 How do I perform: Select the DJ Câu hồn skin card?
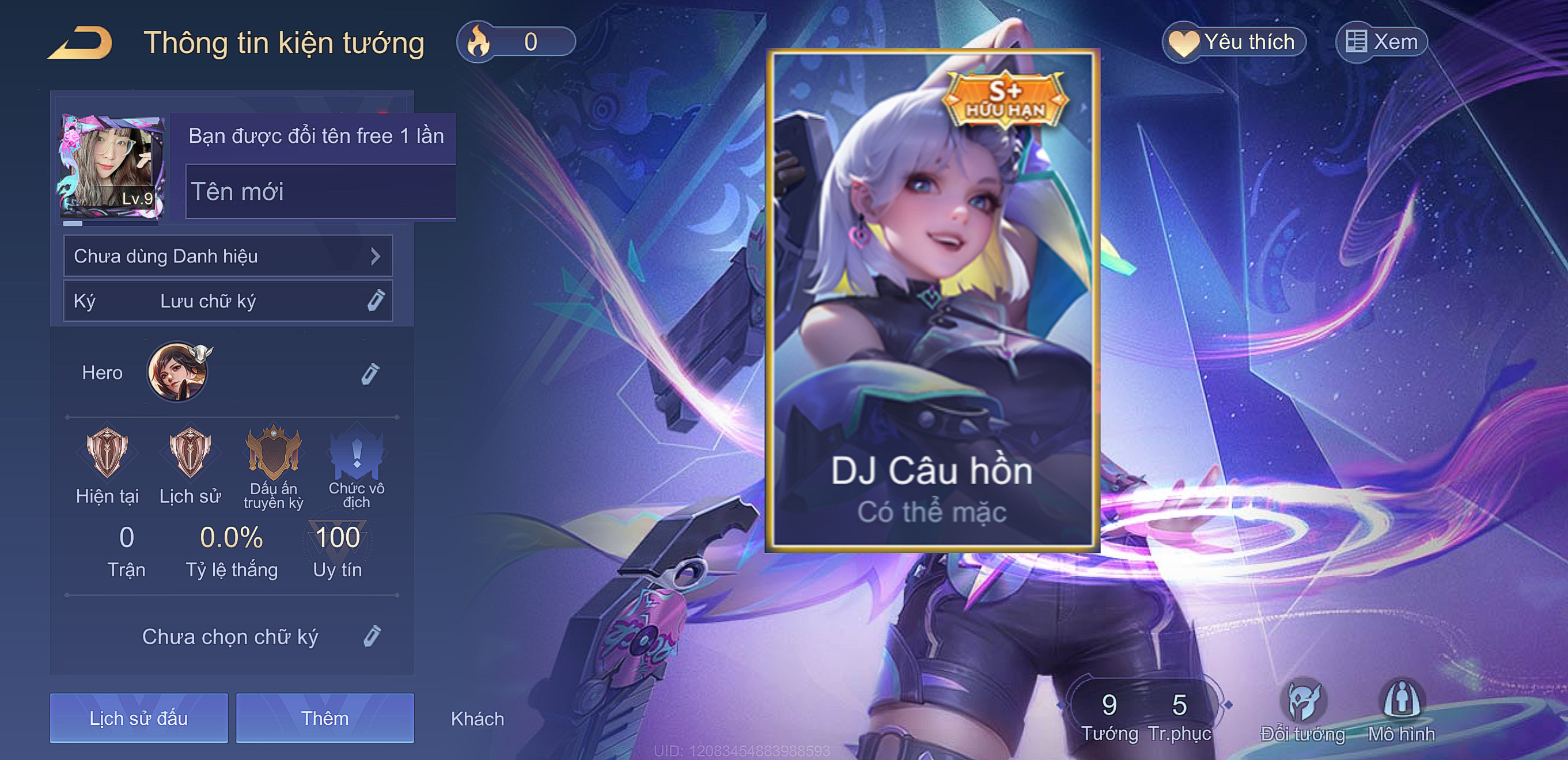point(932,301)
